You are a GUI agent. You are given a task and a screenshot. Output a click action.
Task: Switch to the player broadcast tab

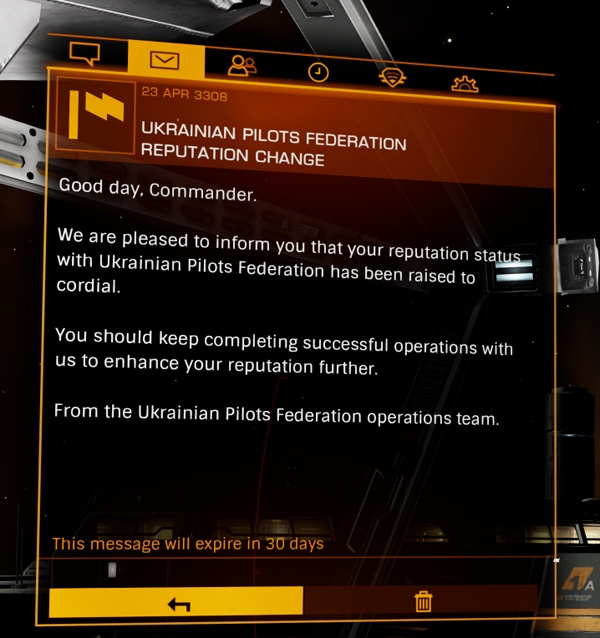point(392,77)
